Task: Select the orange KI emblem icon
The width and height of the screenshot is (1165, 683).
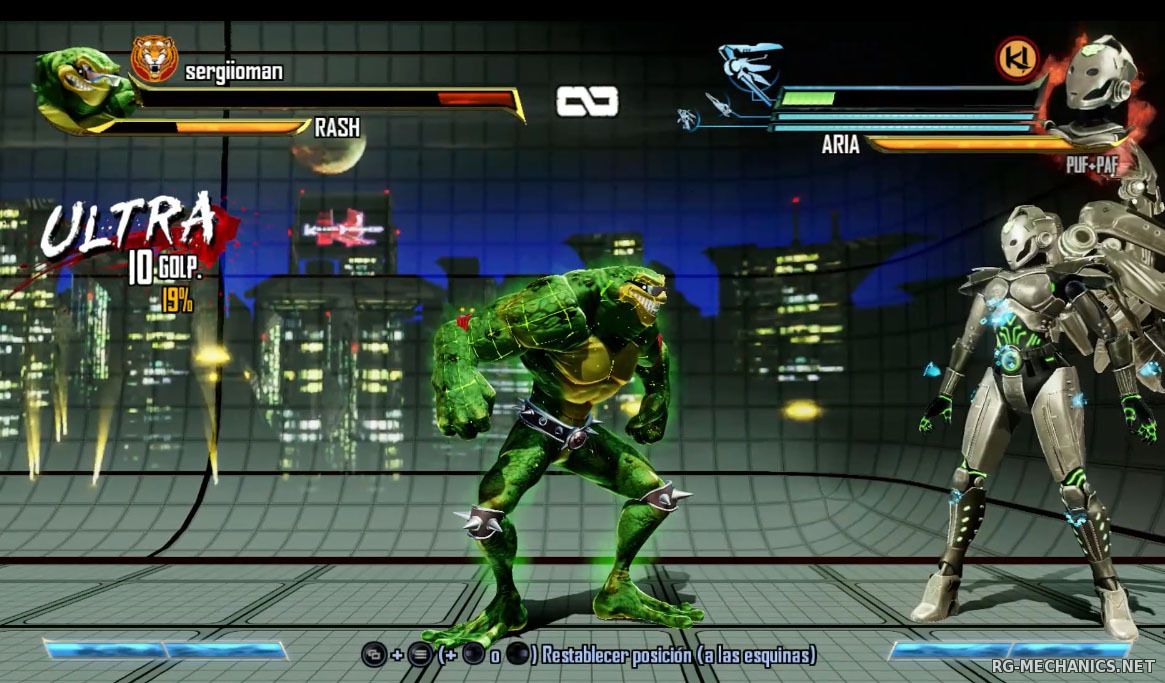Action: (x=1016, y=59)
